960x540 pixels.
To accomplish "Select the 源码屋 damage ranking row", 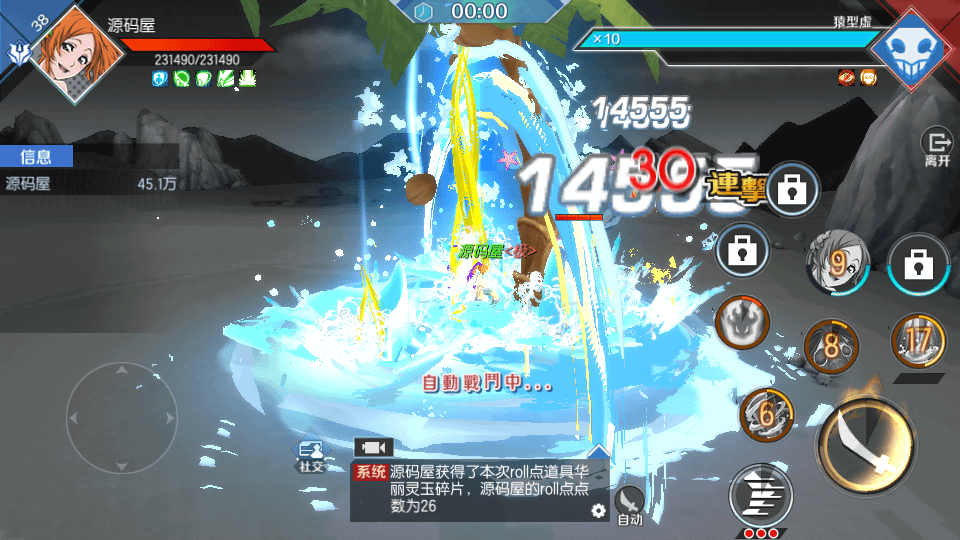I will 90,183.
